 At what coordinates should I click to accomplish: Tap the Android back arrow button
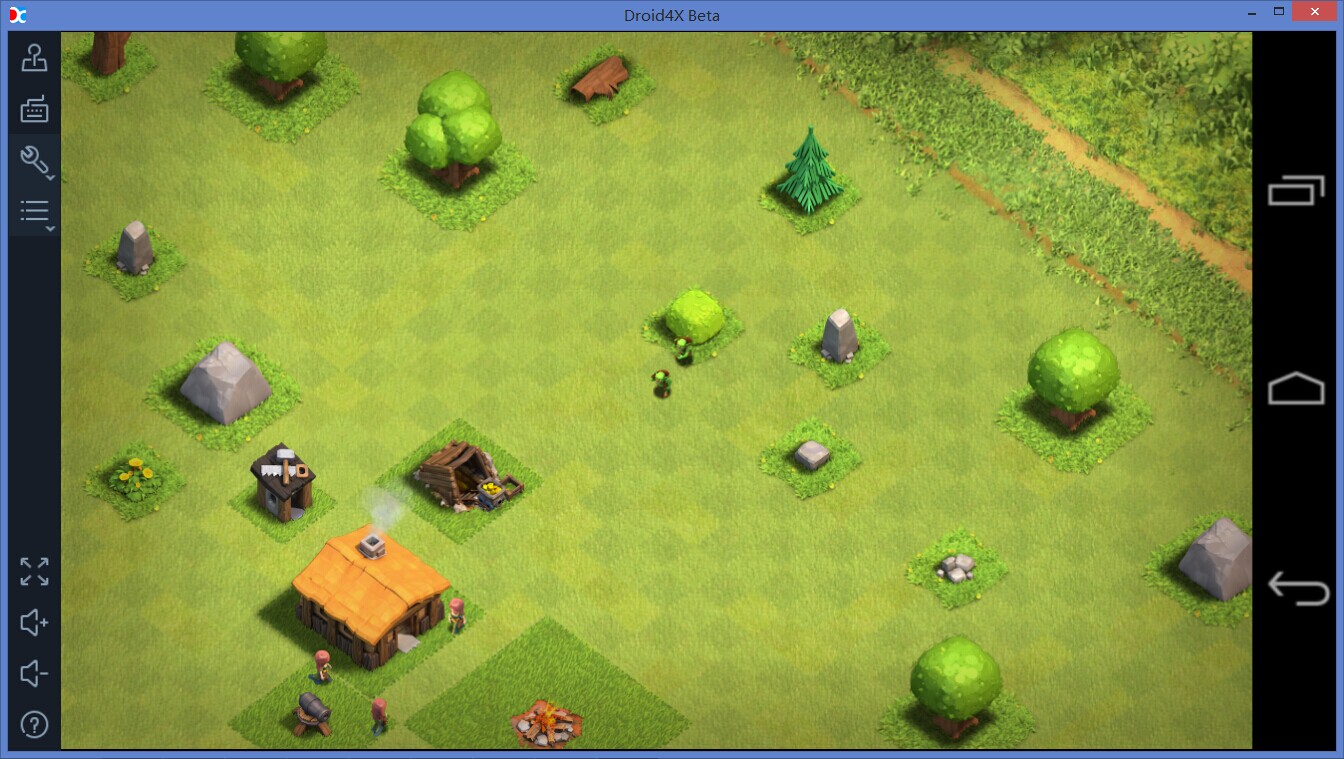coord(1297,588)
